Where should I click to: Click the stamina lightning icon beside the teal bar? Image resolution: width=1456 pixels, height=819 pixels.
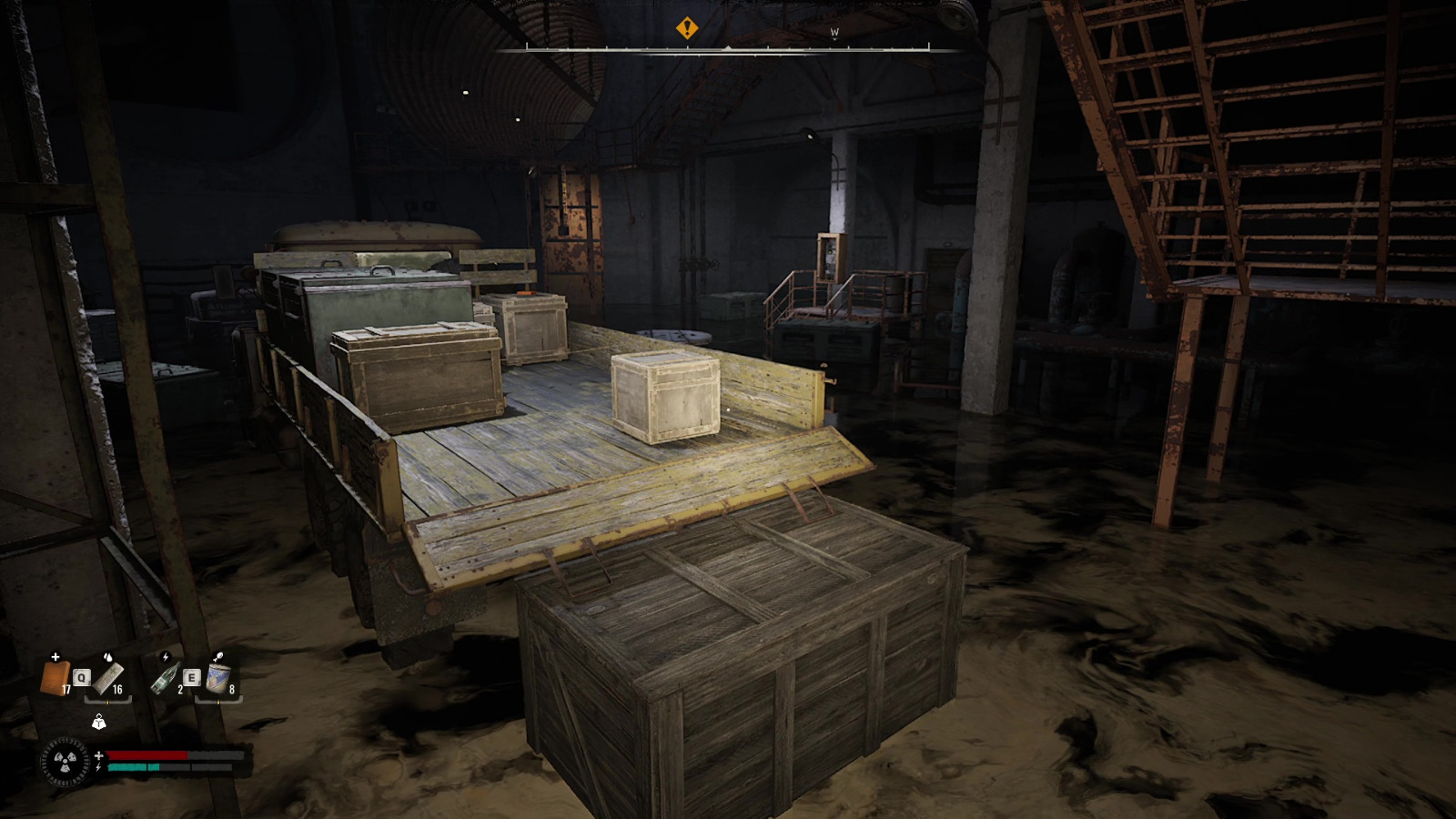coord(99,767)
